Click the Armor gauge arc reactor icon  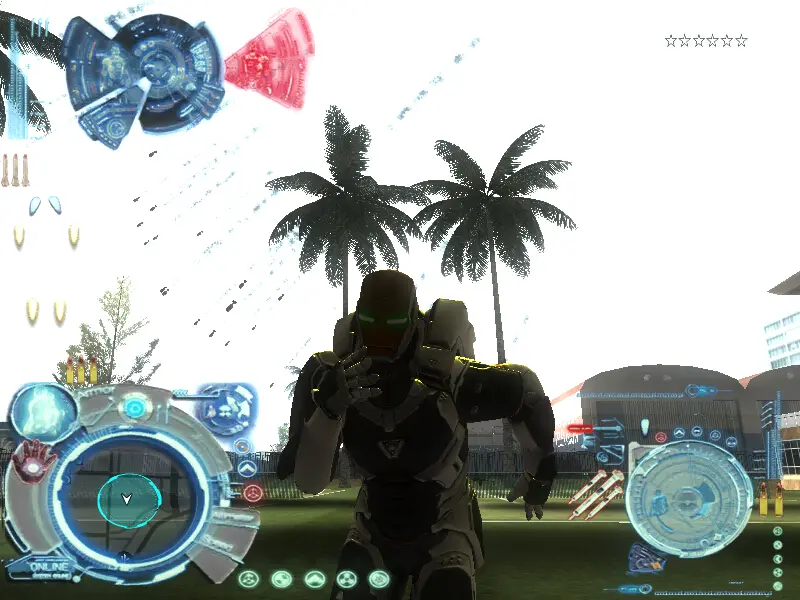point(133,408)
